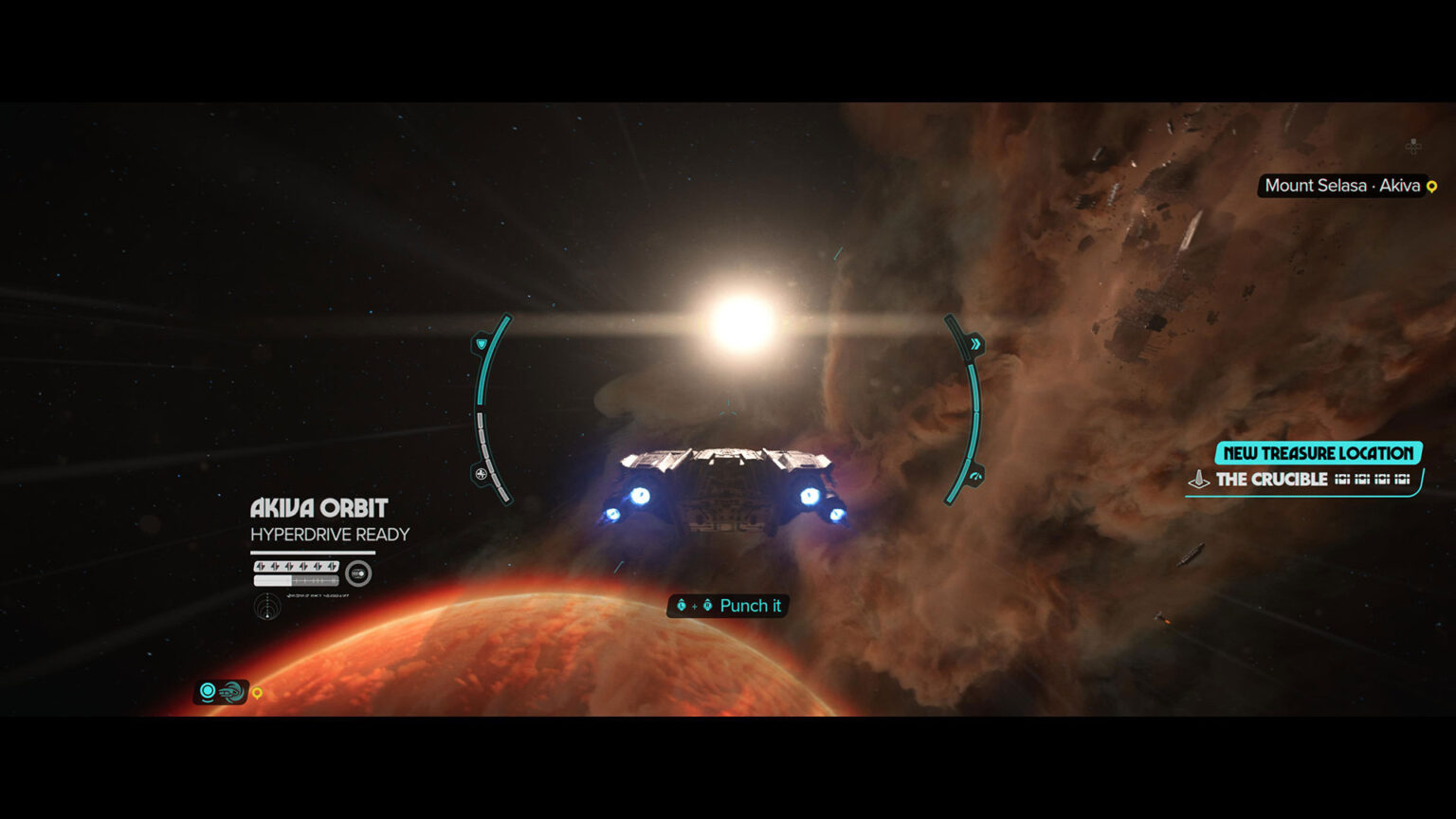The width and height of the screenshot is (1456, 819).
Task: Open the New Treasure Location notification
Action: click(x=1318, y=453)
